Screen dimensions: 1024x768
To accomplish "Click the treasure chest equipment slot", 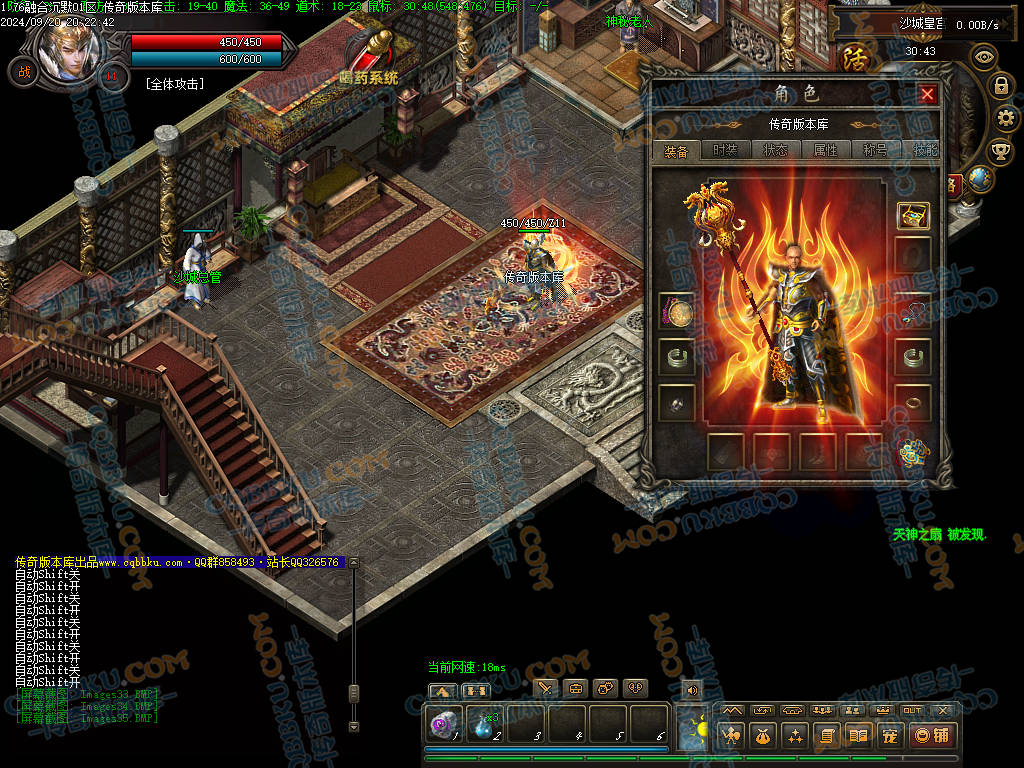I will (912, 214).
